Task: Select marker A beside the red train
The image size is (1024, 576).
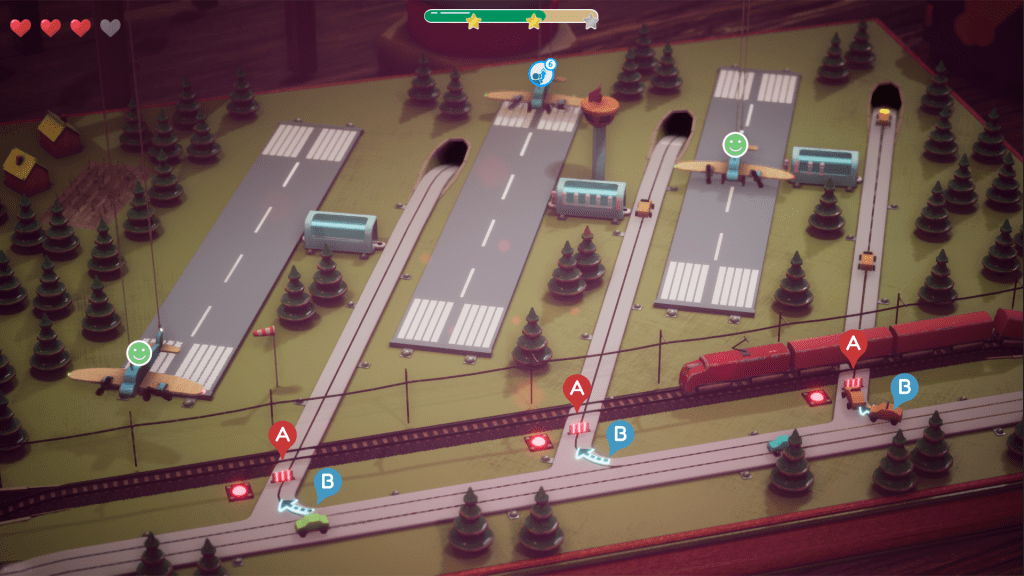Action: [853, 347]
